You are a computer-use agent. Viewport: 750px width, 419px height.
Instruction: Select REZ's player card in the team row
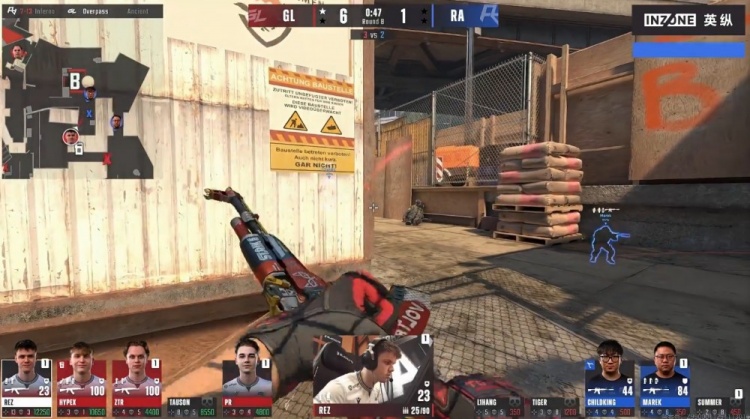(26, 378)
